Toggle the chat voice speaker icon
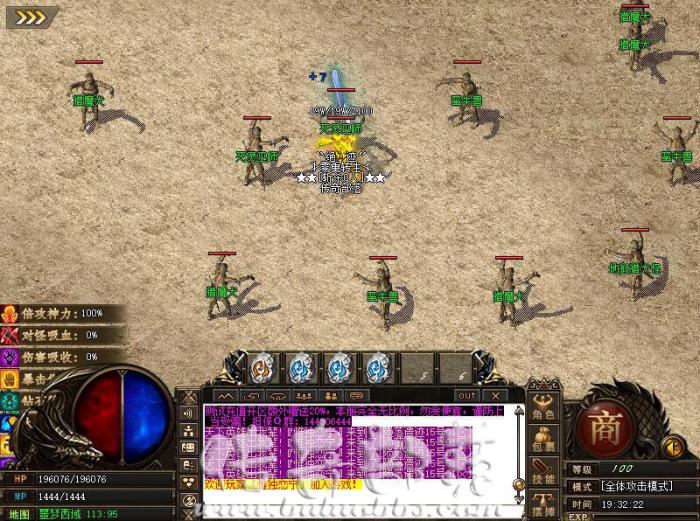 point(188,413)
